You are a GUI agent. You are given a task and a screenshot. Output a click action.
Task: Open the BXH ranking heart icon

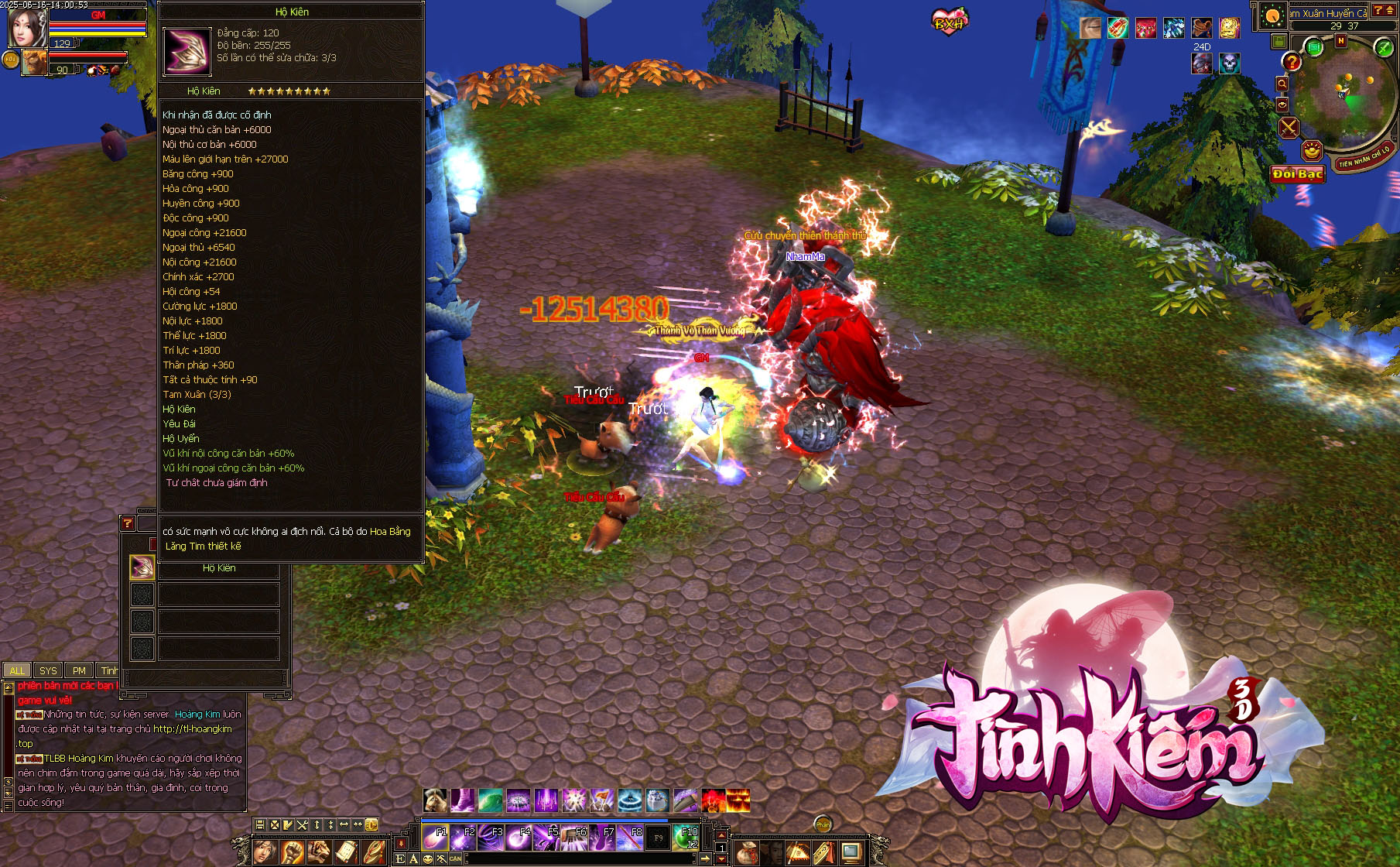[950, 21]
